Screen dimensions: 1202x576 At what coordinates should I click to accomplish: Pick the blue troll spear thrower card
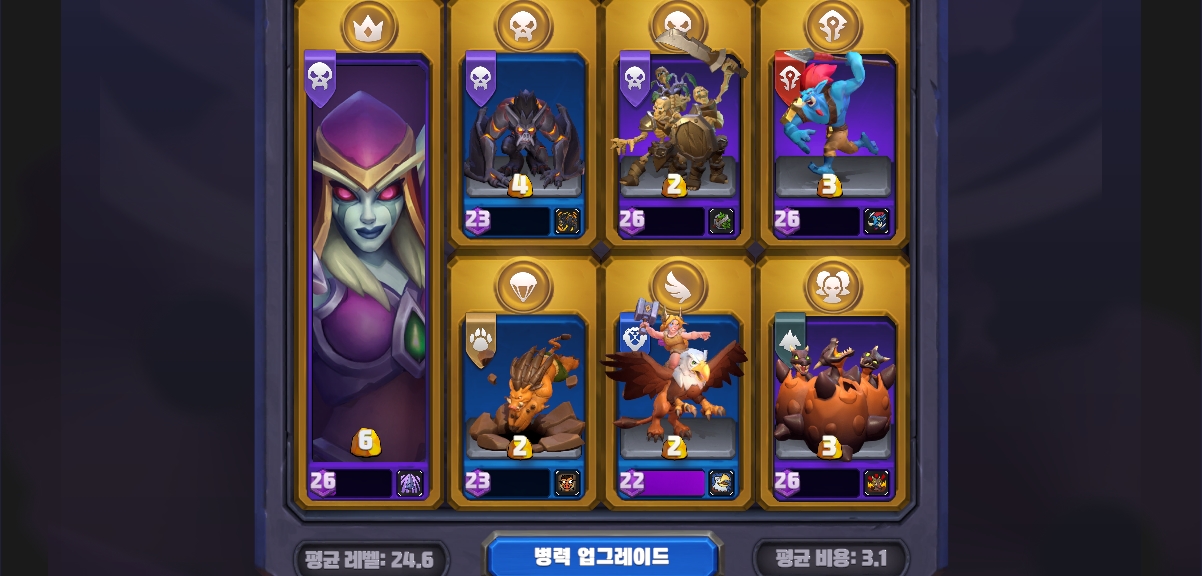[833, 140]
